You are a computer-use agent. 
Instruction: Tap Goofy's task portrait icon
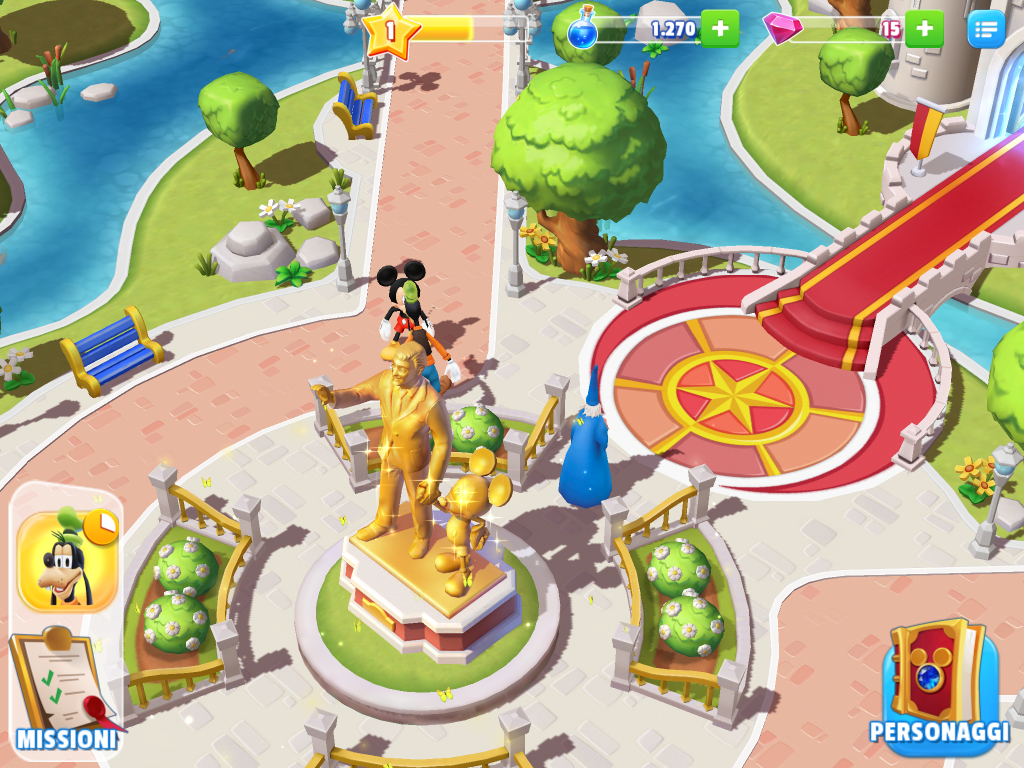point(67,561)
